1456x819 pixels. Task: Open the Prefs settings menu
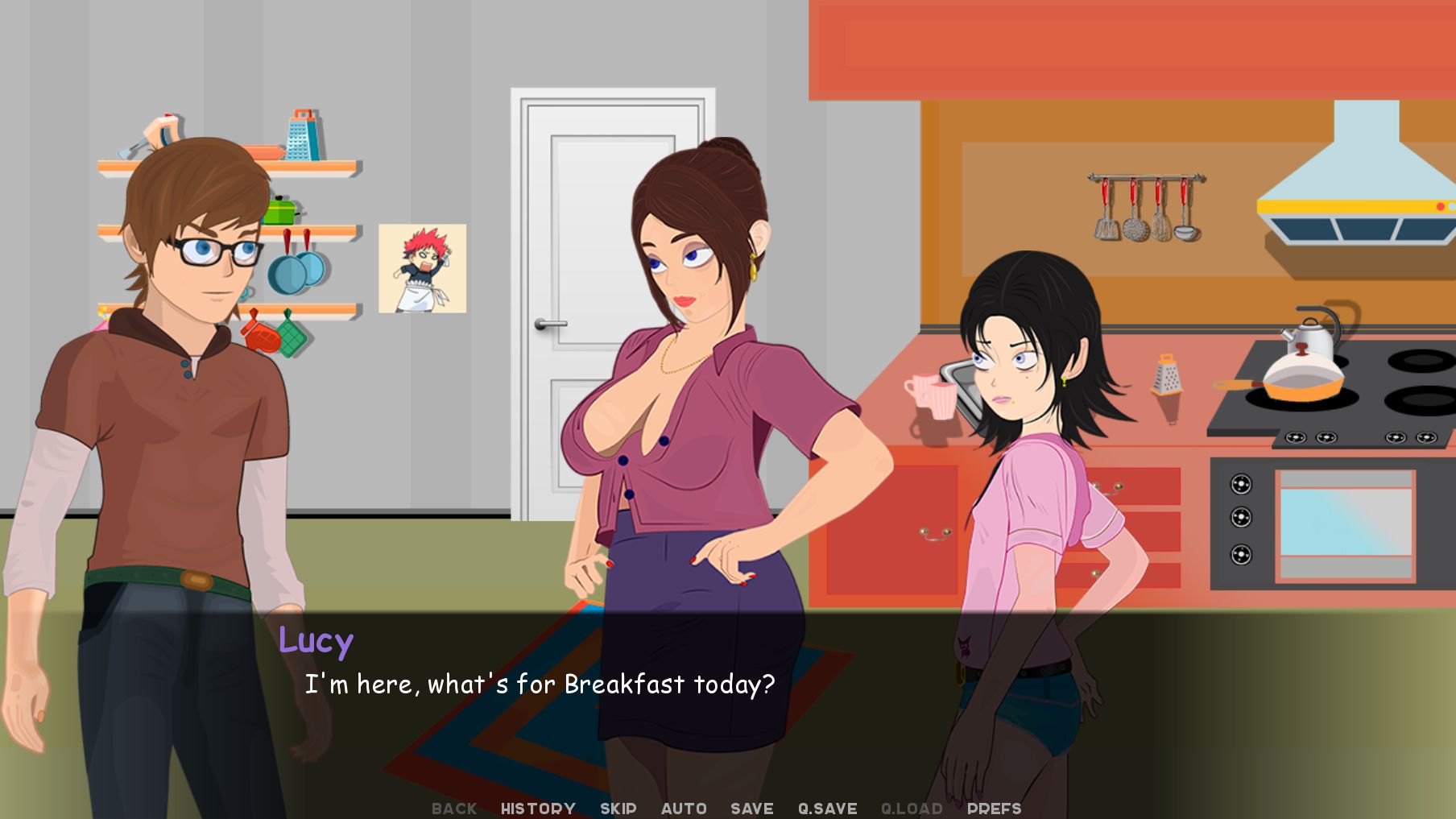pyautogui.click(x=994, y=809)
